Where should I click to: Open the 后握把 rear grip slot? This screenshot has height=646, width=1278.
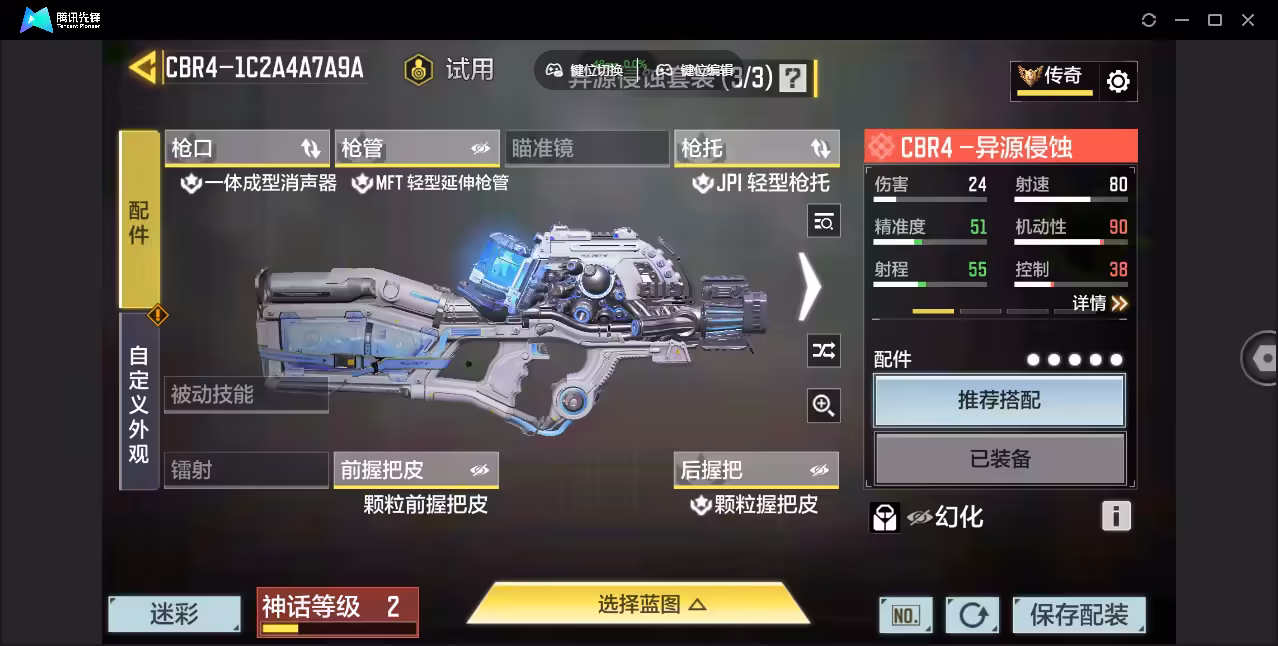pos(756,470)
